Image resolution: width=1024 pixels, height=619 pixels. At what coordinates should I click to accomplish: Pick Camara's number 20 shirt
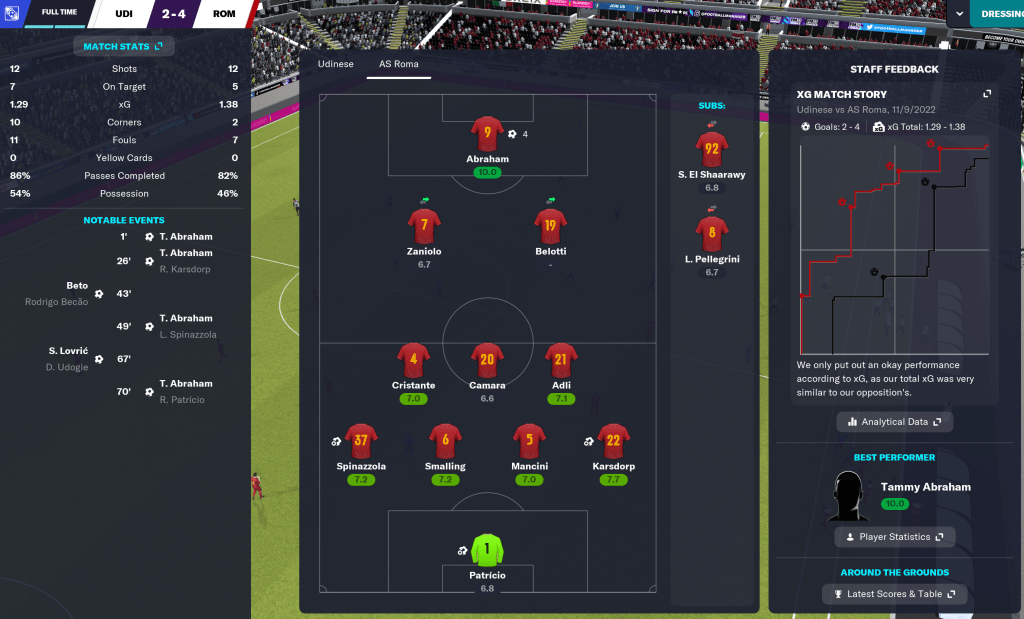tap(487, 360)
